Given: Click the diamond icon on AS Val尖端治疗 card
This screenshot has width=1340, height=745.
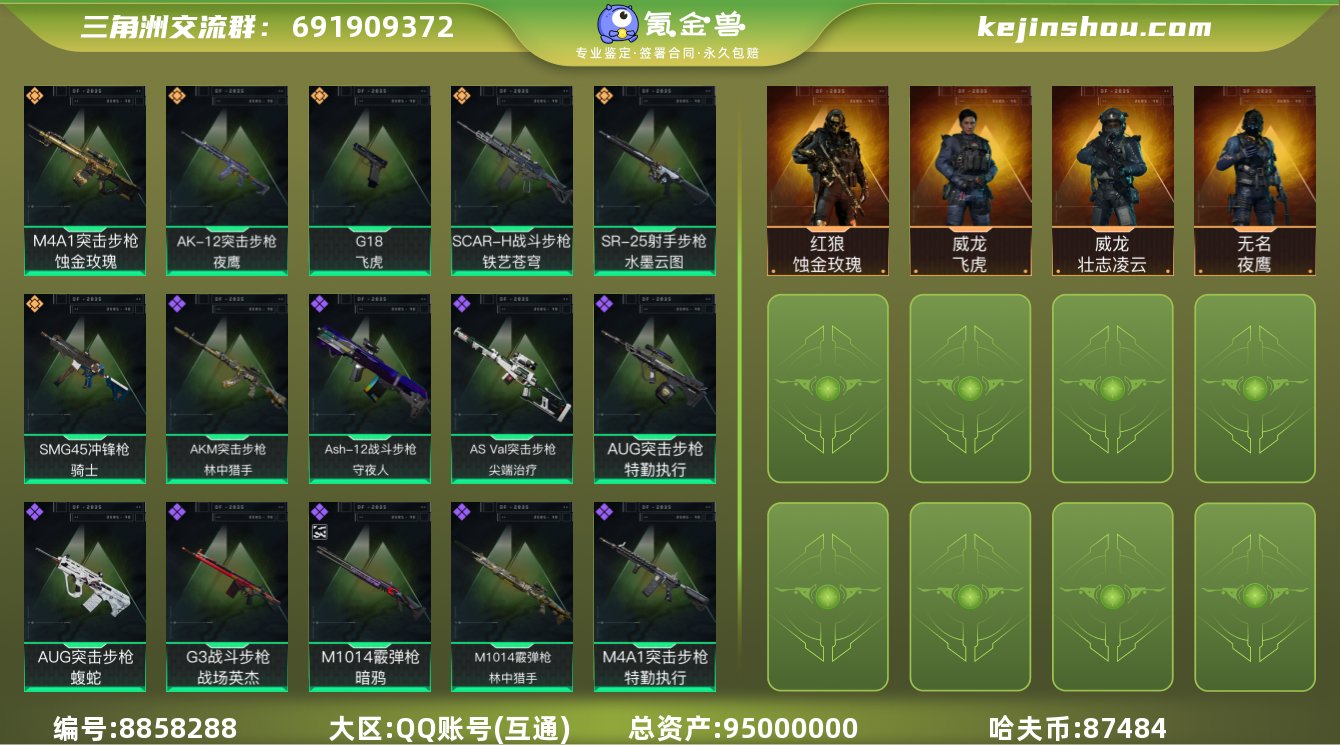Looking at the screenshot, I should point(460,305).
